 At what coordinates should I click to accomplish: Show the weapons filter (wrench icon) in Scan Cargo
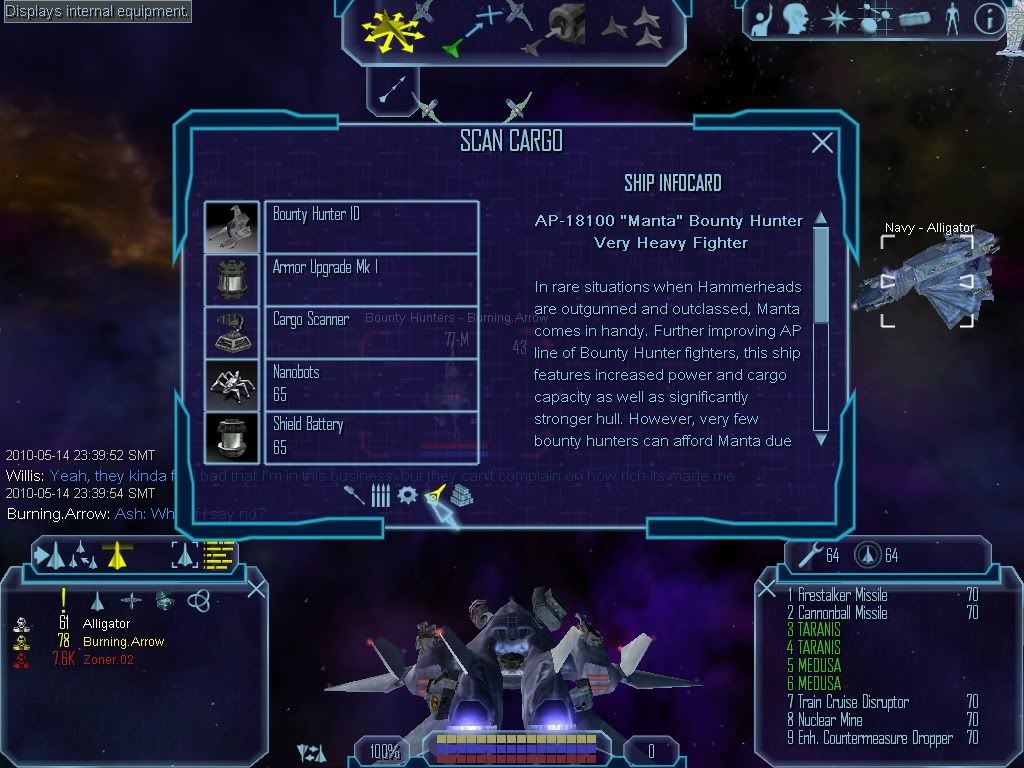[354, 495]
